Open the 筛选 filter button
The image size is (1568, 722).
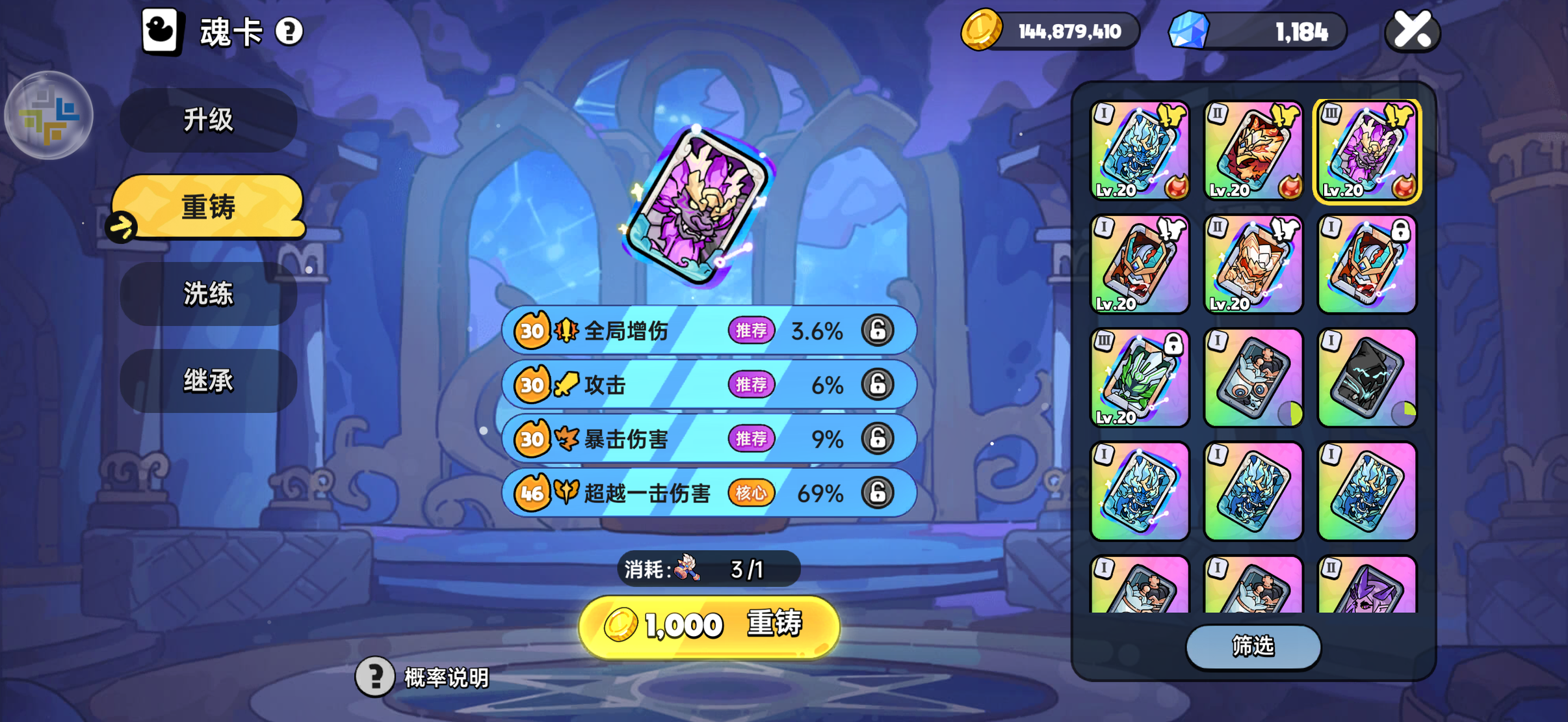pyautogui.click(x=1253, y=646)
